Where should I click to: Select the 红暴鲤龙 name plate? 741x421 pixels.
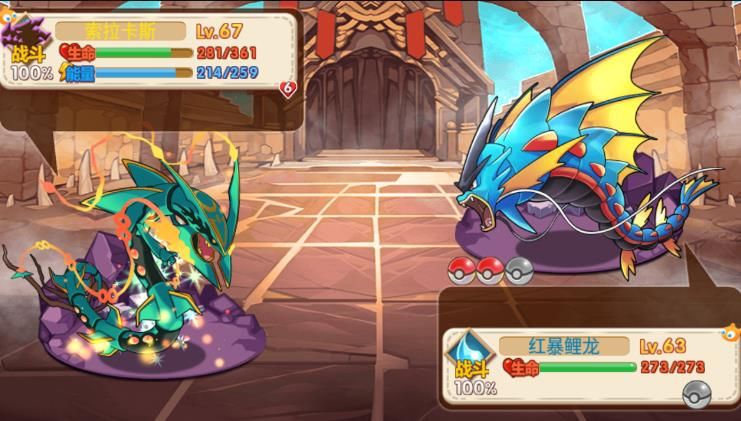pos(565,346)
